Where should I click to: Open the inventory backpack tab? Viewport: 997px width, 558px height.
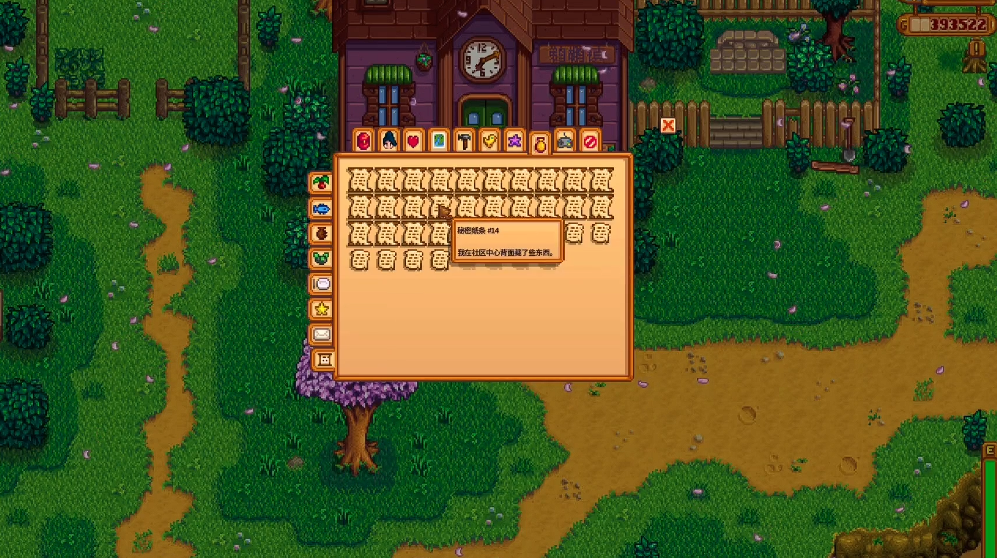tap(364, 141)
